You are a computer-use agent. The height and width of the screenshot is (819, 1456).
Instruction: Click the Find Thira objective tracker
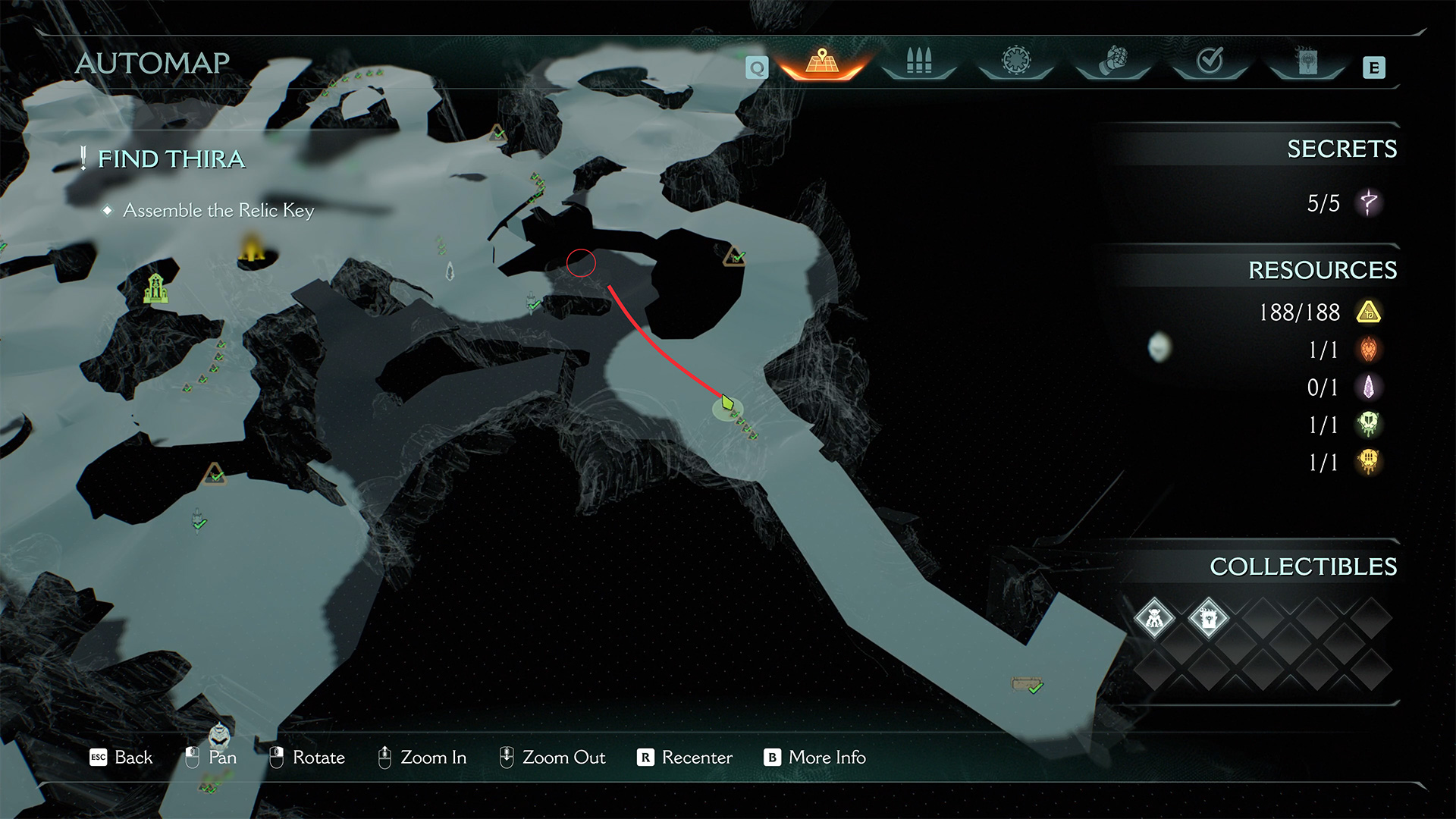[171, 158]
